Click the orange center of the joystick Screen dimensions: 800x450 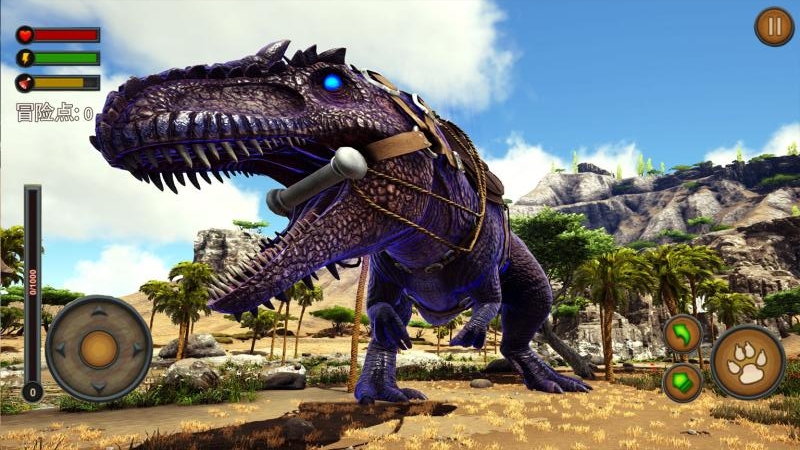click(x=99, y=349)
